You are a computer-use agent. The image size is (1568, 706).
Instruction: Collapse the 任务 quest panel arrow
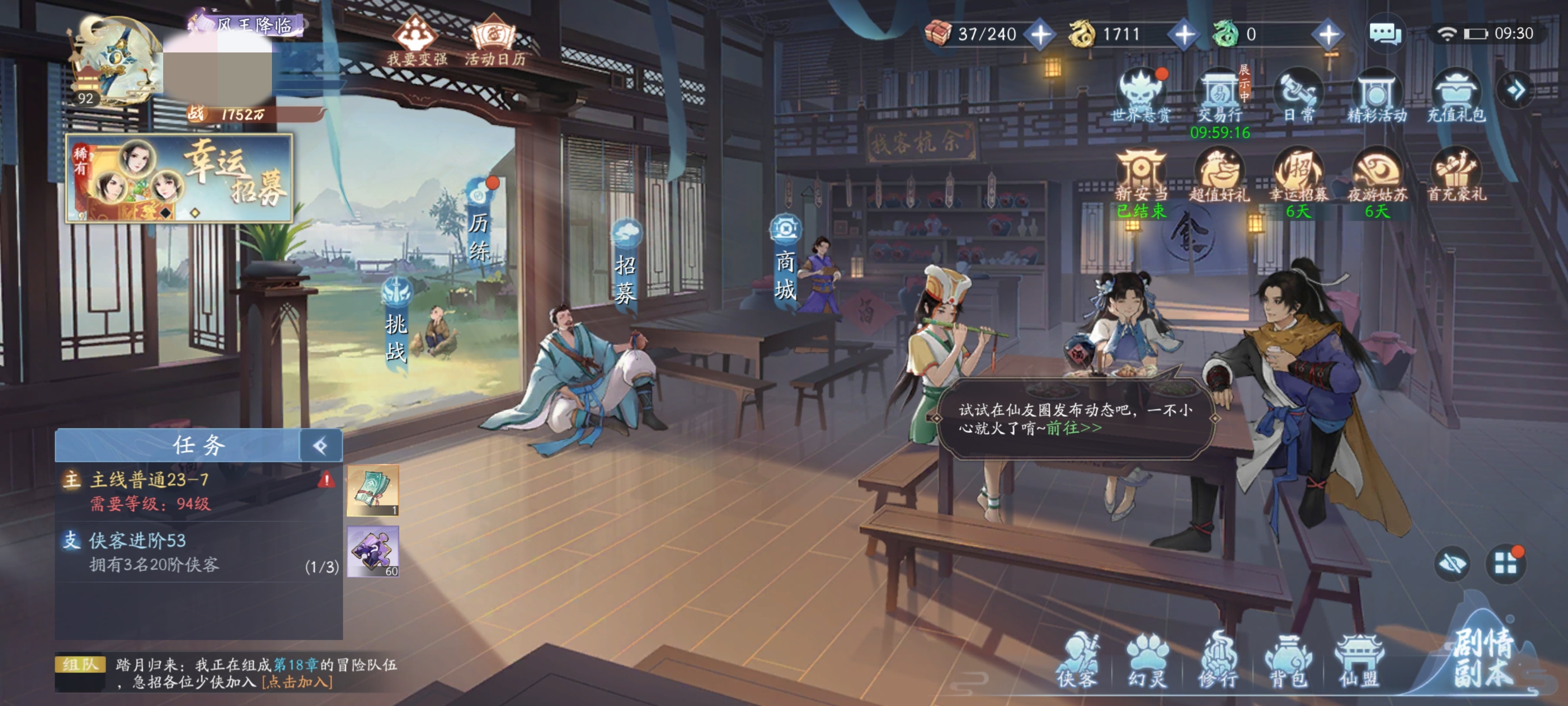321,446
